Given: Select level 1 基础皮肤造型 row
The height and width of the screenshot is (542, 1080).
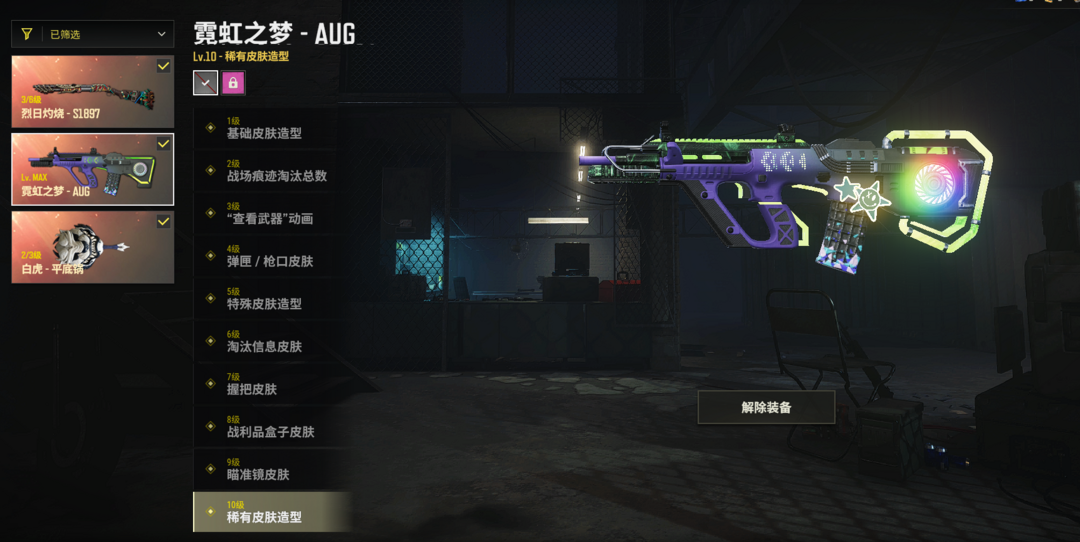Looking at the screenshot, I should click(270, 127).
